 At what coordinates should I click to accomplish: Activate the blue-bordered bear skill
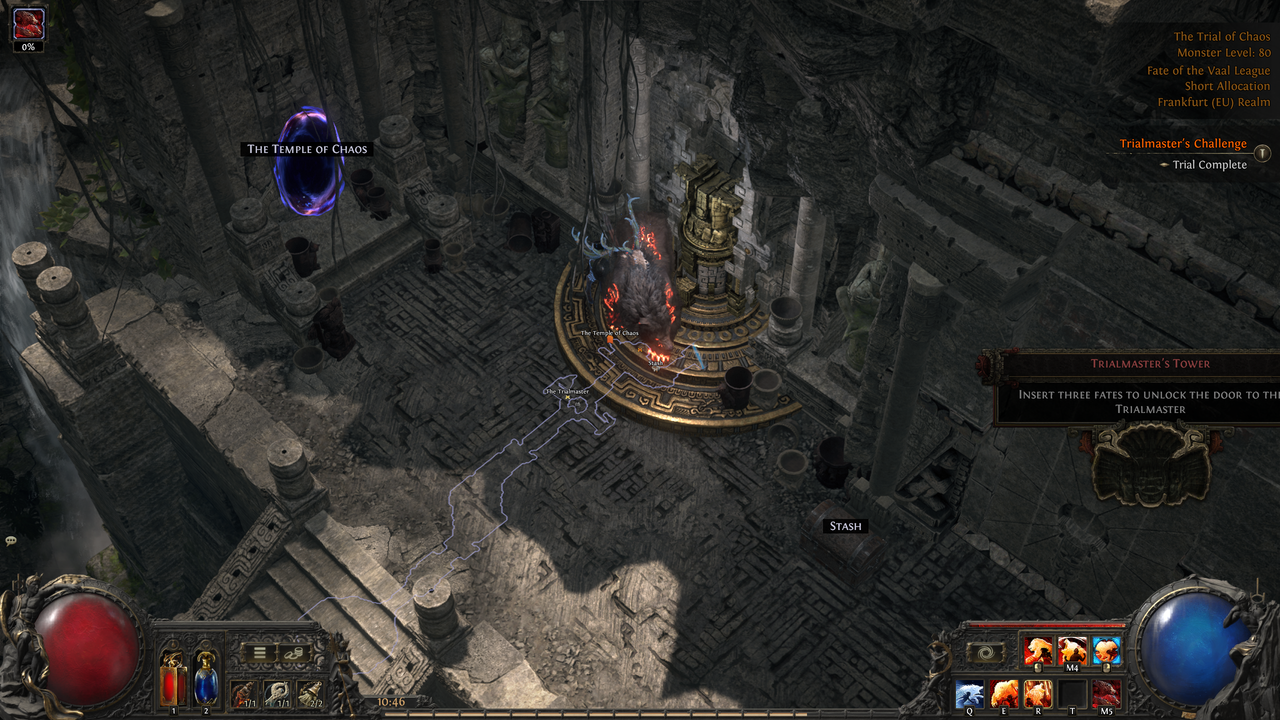(1106, 651)
